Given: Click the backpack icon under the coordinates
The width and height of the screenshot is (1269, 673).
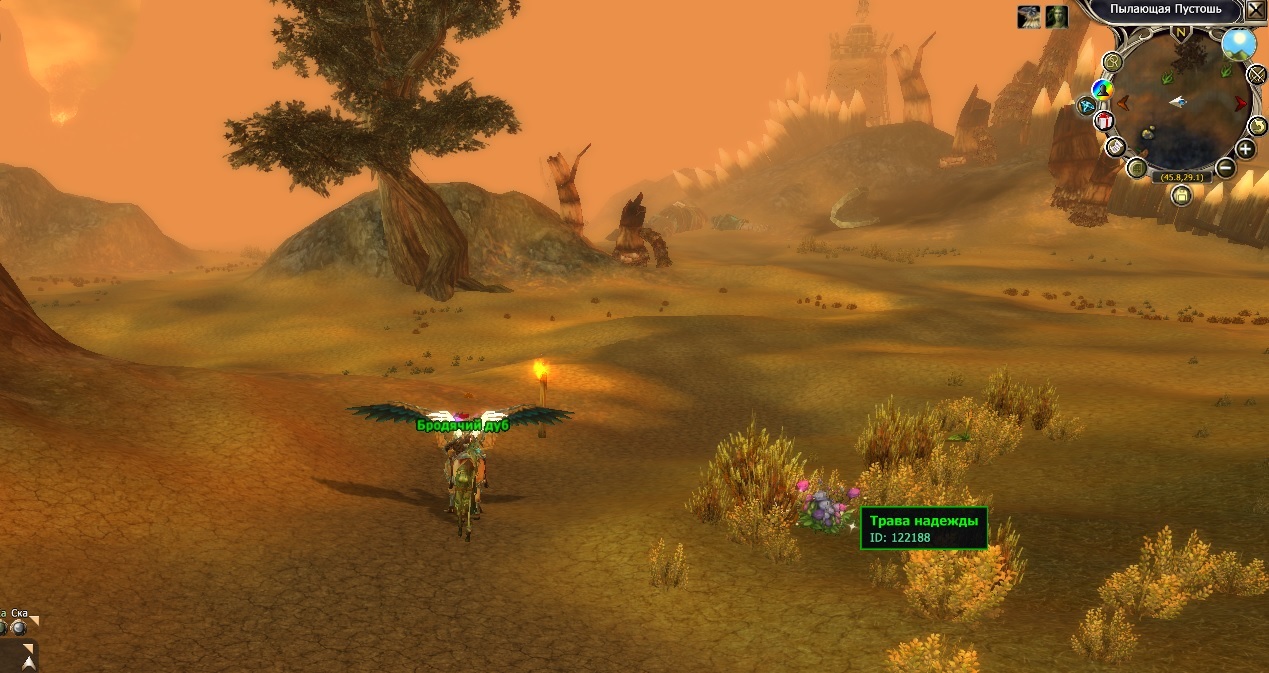Looking at the screenshot, I should [x=1181, y=196].
